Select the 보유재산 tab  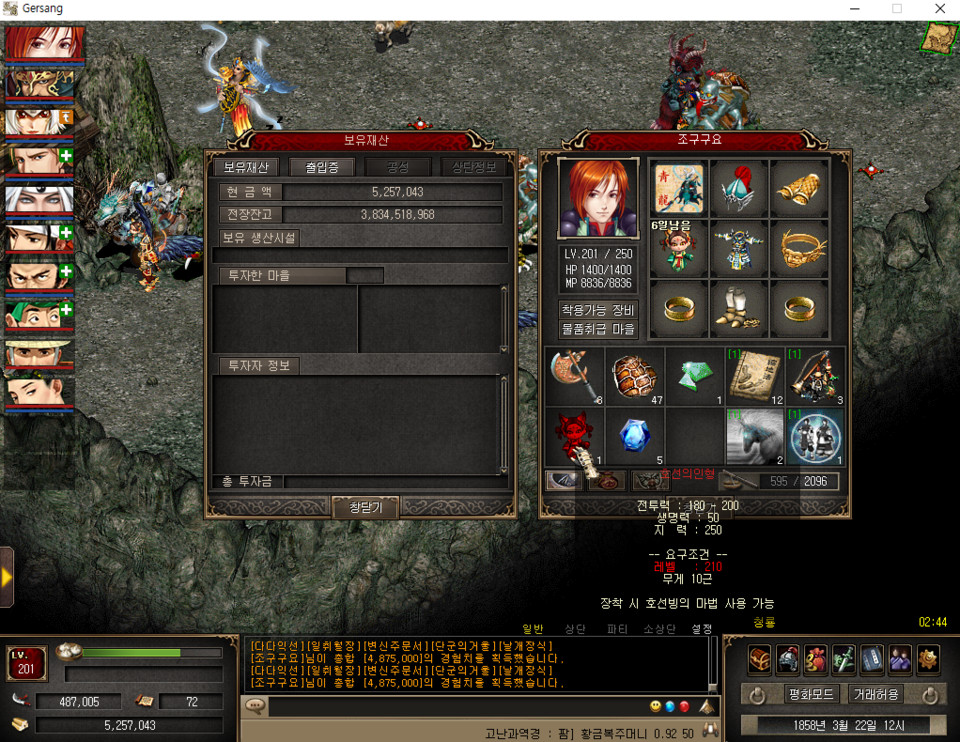click(x=245, y=167)
